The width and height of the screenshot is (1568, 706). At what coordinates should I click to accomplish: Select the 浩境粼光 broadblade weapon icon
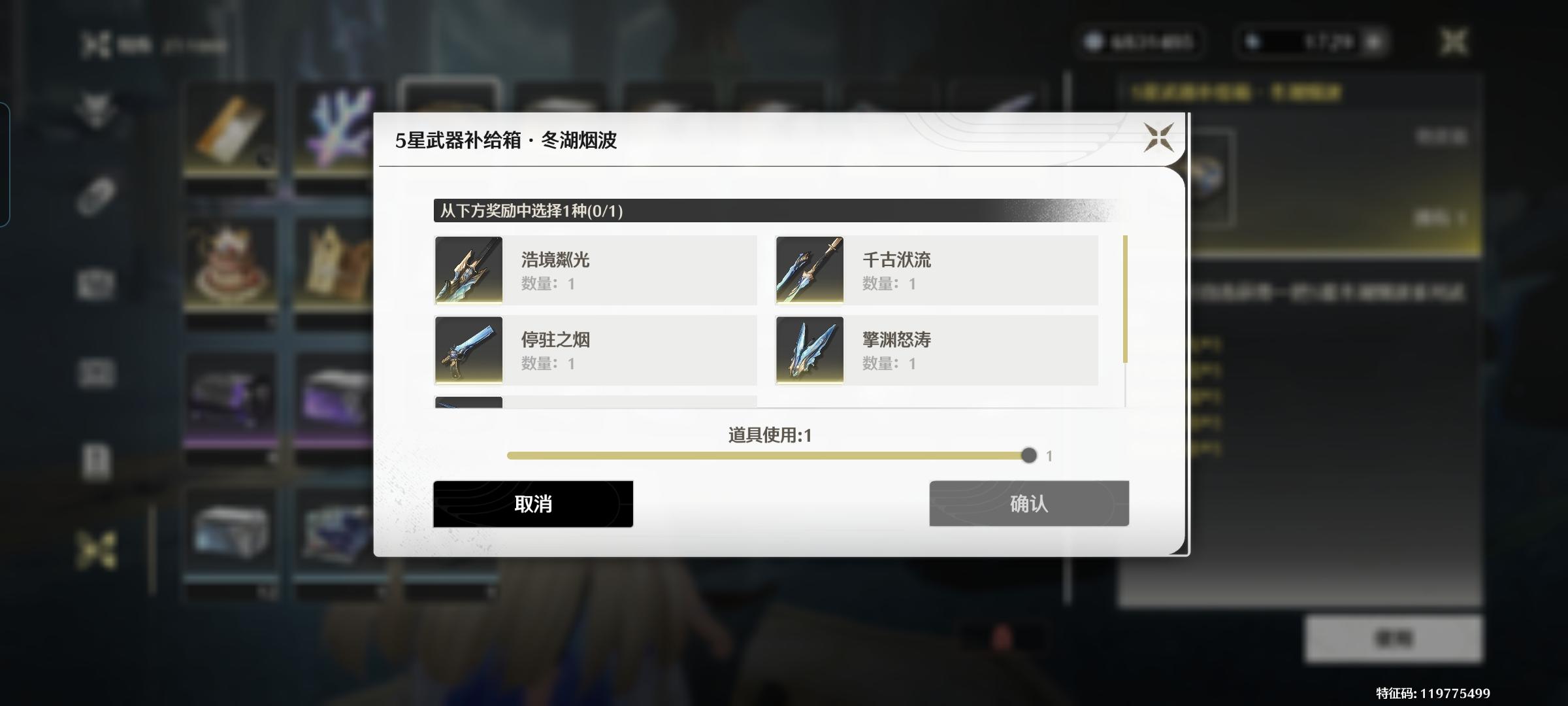point(468,270)
